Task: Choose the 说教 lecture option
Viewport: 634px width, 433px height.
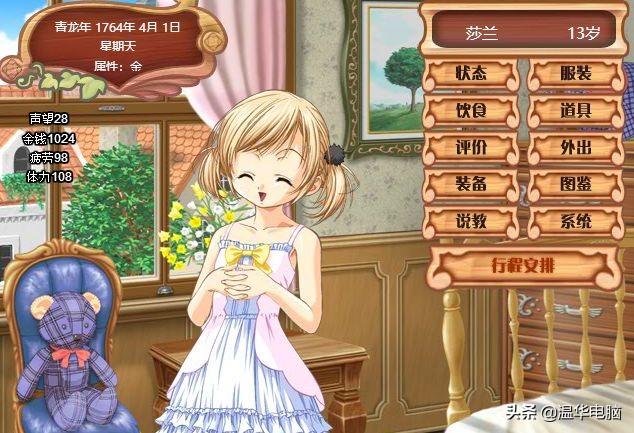Action: point(471,221)
